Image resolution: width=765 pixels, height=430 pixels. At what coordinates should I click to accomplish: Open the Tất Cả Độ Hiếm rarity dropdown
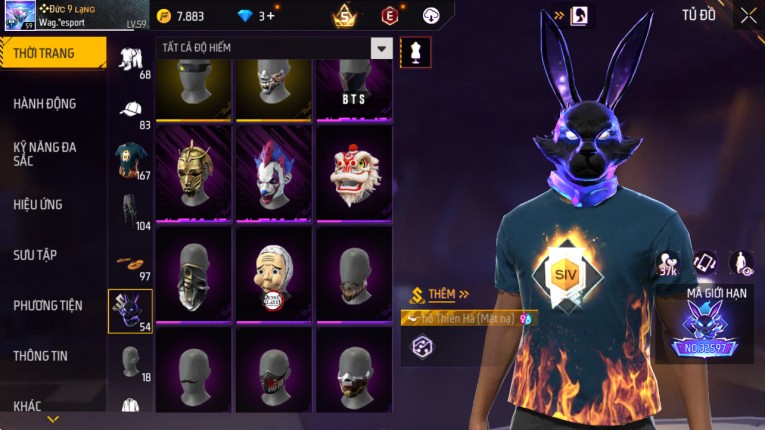point(381,48)
